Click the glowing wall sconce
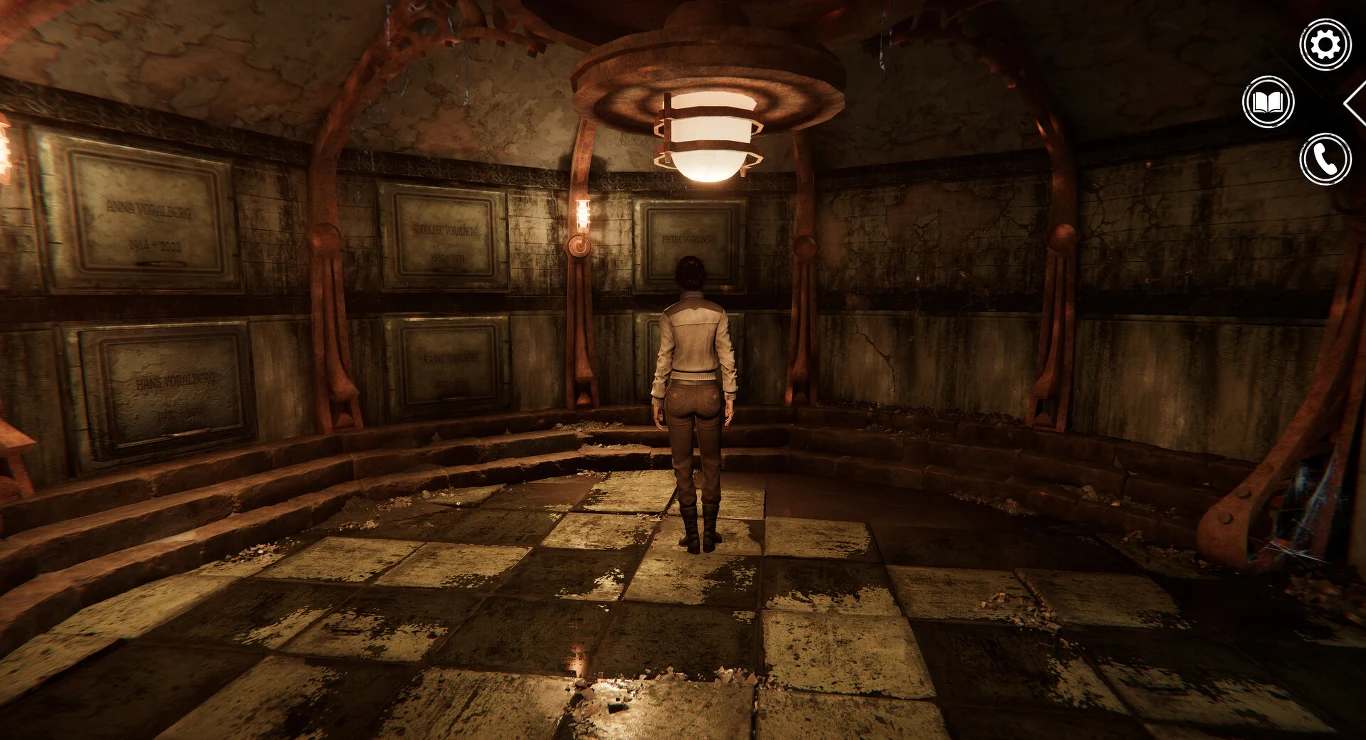Image resolution: width=1366 pixels, height=740 pixels. coord(583,215)
